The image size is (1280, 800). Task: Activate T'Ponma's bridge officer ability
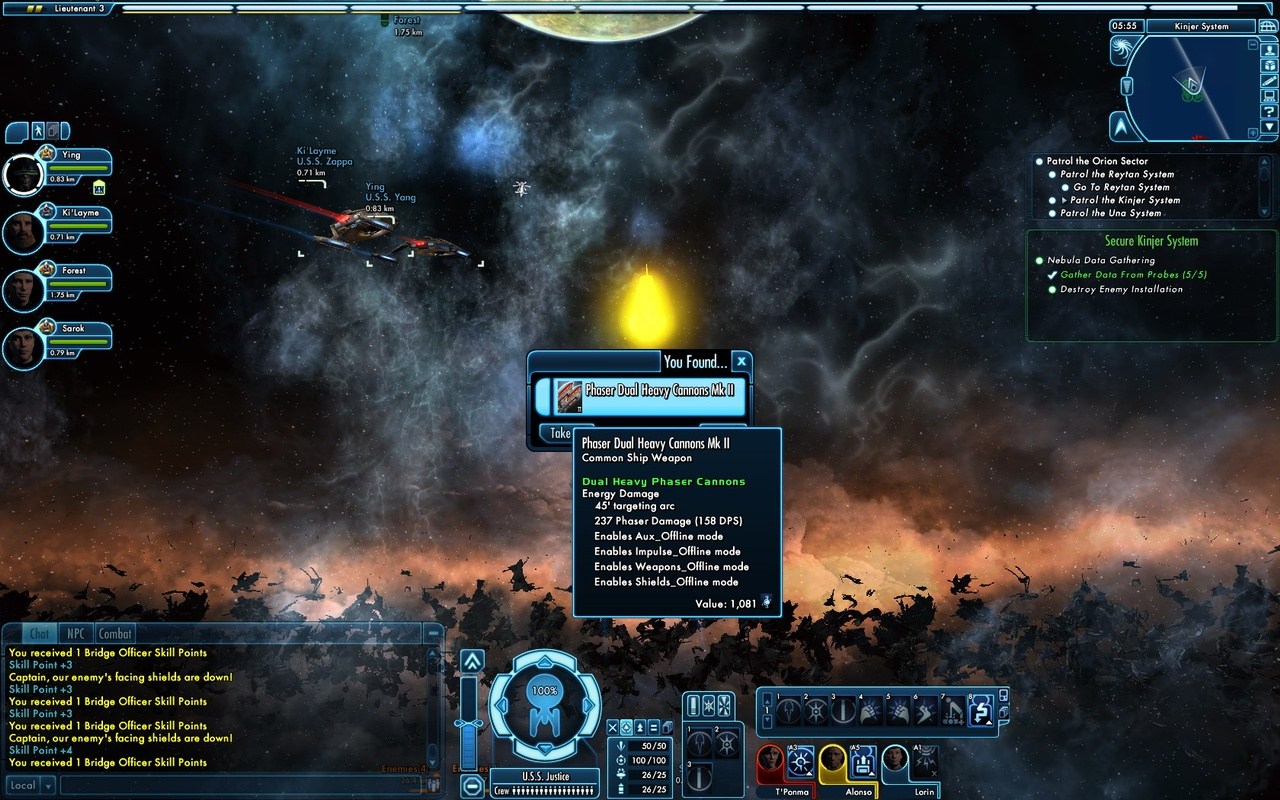coord(800,763)
